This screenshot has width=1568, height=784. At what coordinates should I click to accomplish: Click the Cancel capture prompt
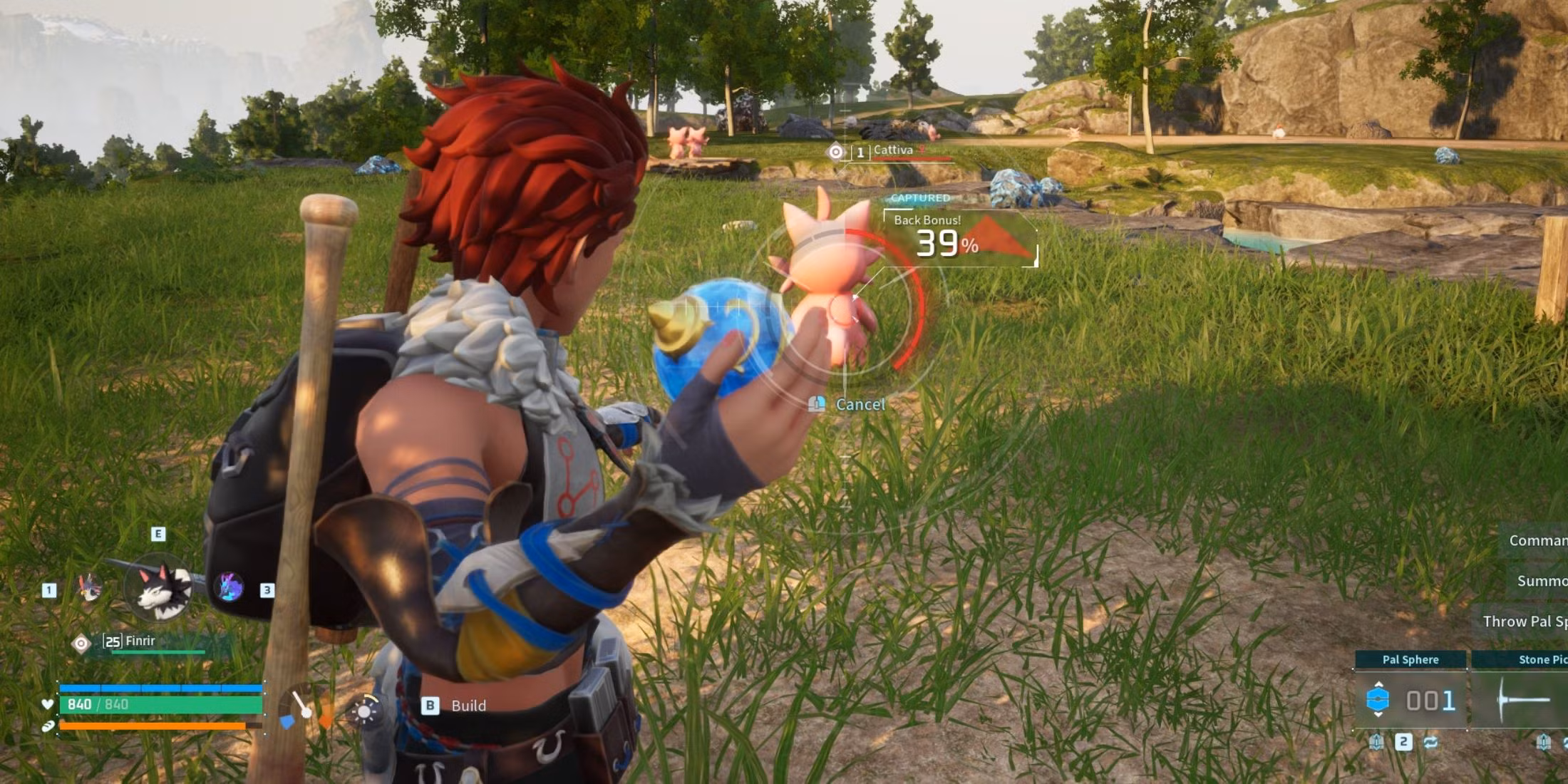[860, 405]
